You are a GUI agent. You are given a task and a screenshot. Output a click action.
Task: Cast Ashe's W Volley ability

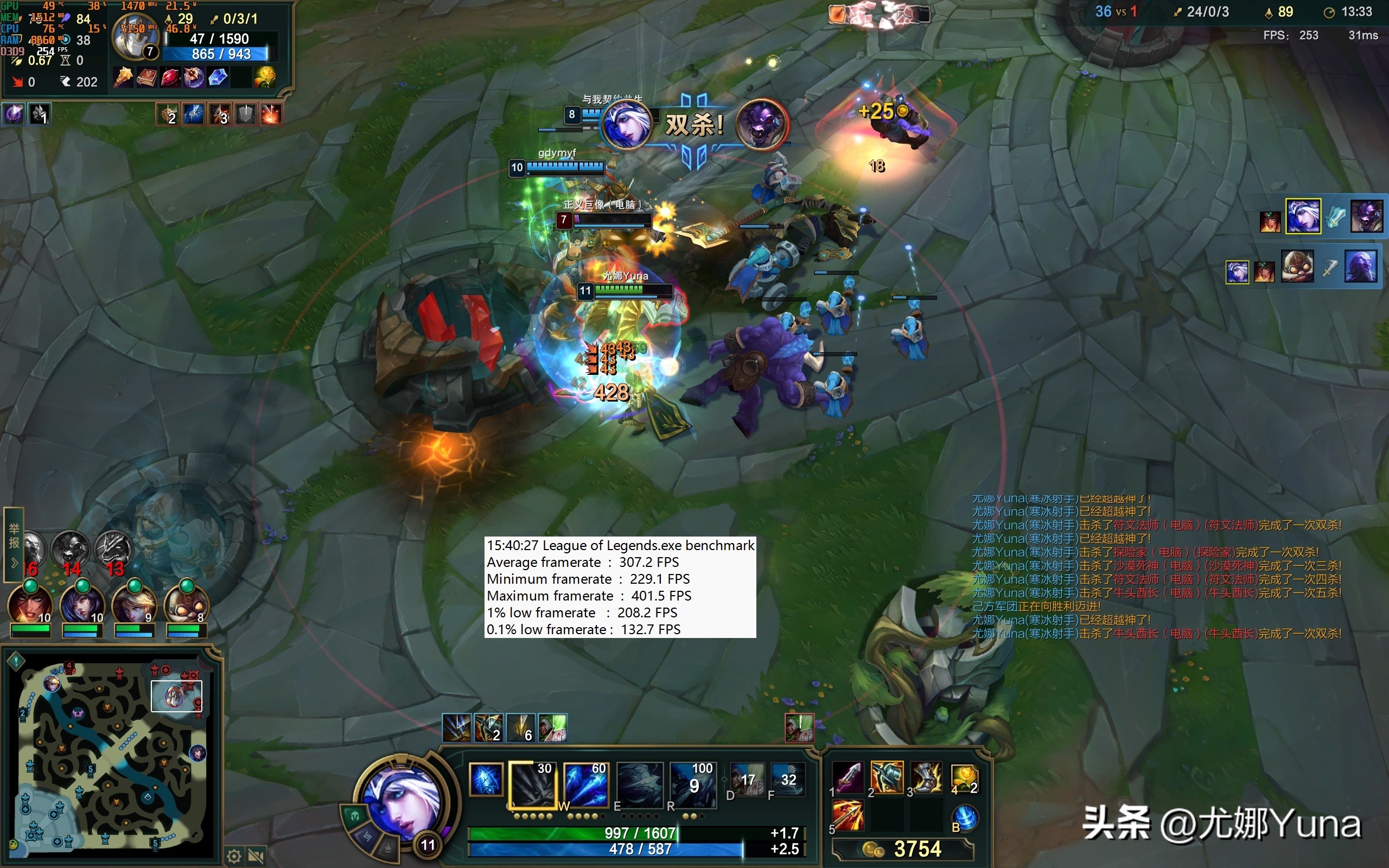pos(585,784)
